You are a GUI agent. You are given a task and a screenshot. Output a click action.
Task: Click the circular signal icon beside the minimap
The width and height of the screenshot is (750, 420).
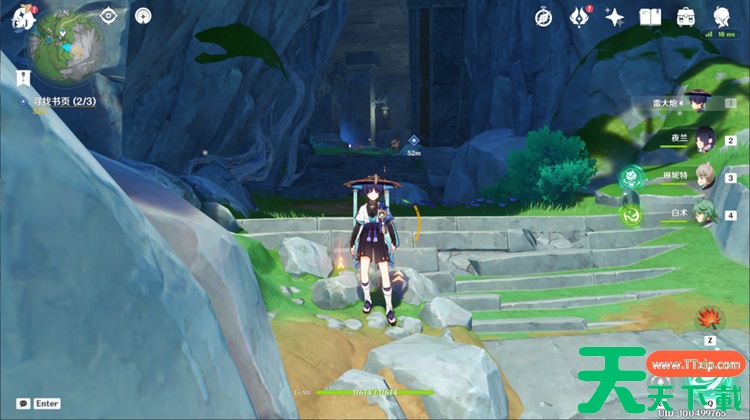(143, 15)
